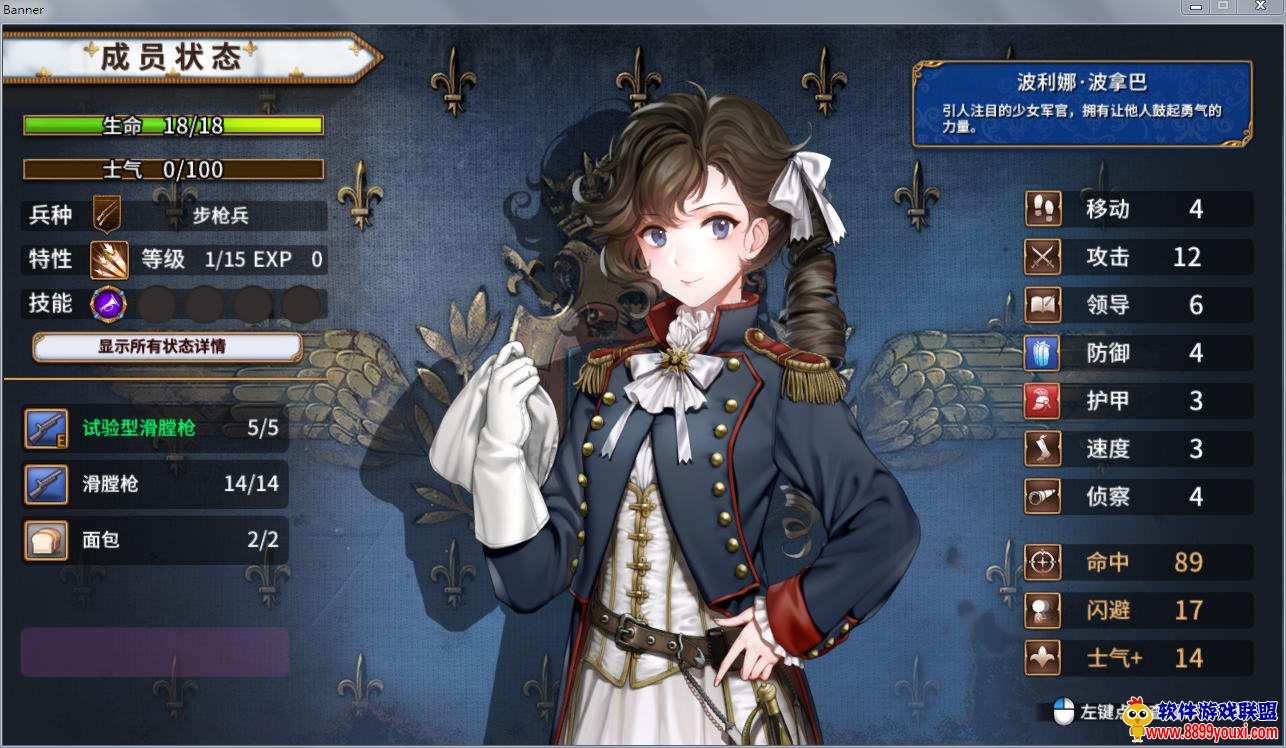
Task: Select the 防御 defense stat row
Action: coord(1138,353)
